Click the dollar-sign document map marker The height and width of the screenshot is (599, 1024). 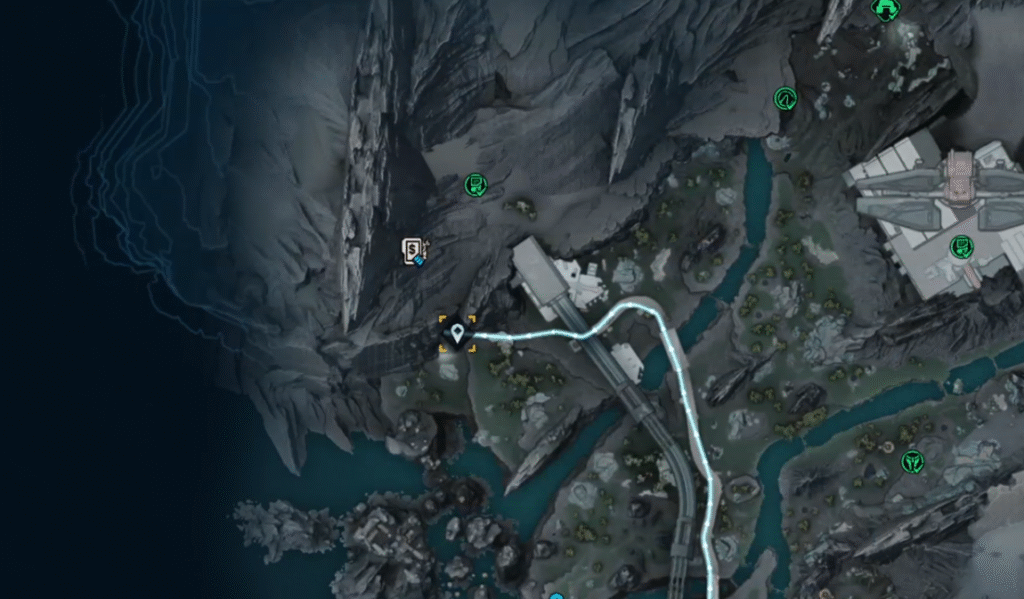[x=412, y=250]
